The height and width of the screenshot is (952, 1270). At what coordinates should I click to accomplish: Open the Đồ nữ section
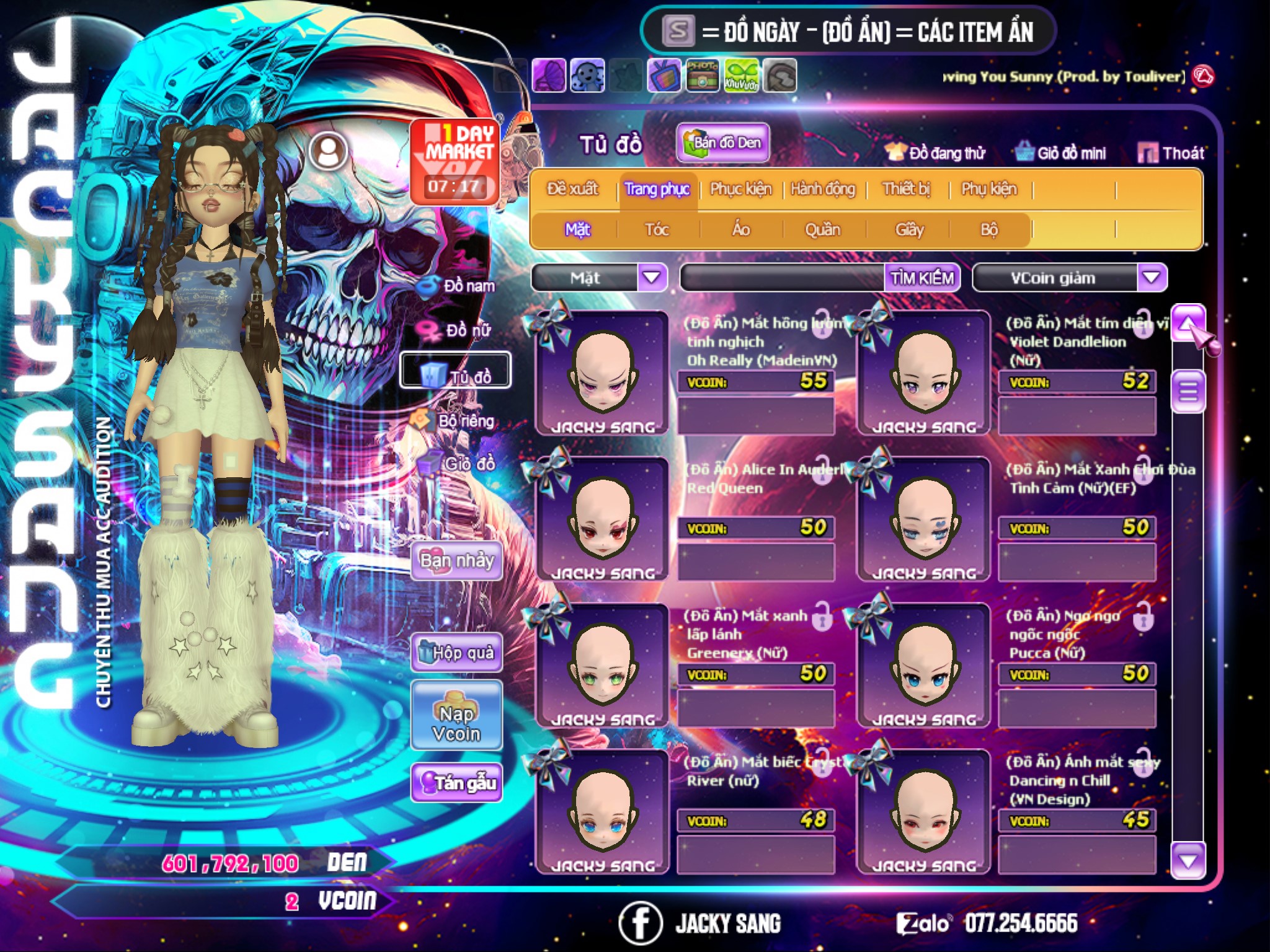(x=457, y=330)
